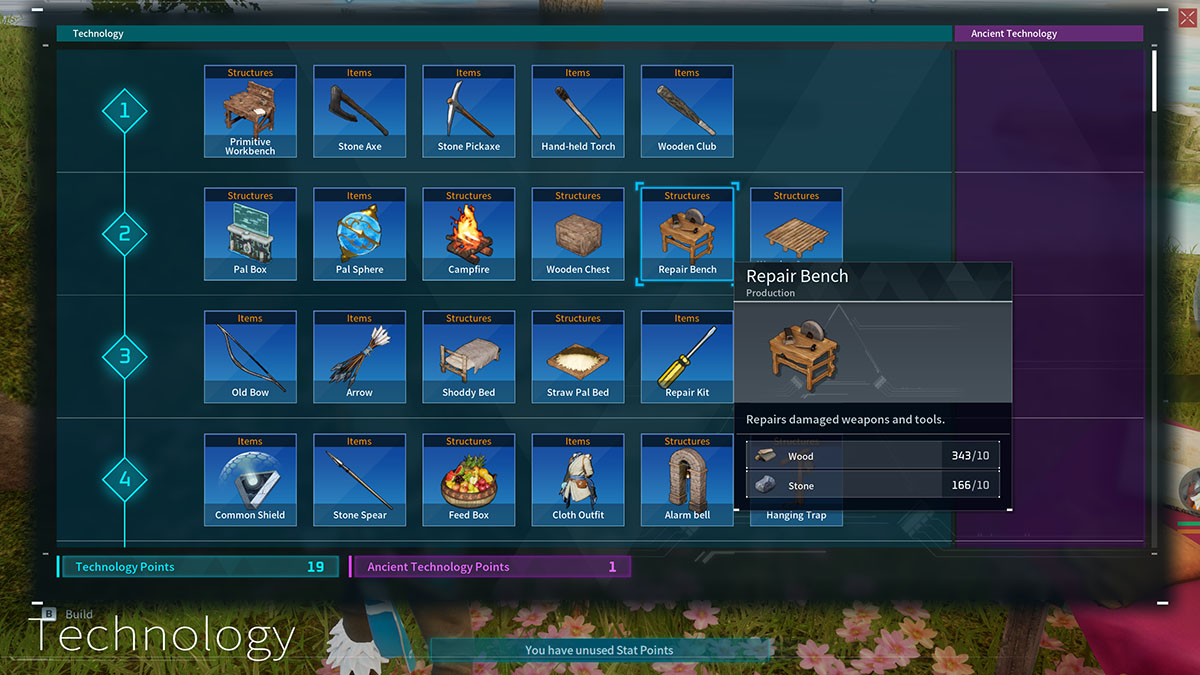Select the Cloth Outfit item
Image resolution: width=1200 pixels, height=675 pixels.
tap(578, 480)
